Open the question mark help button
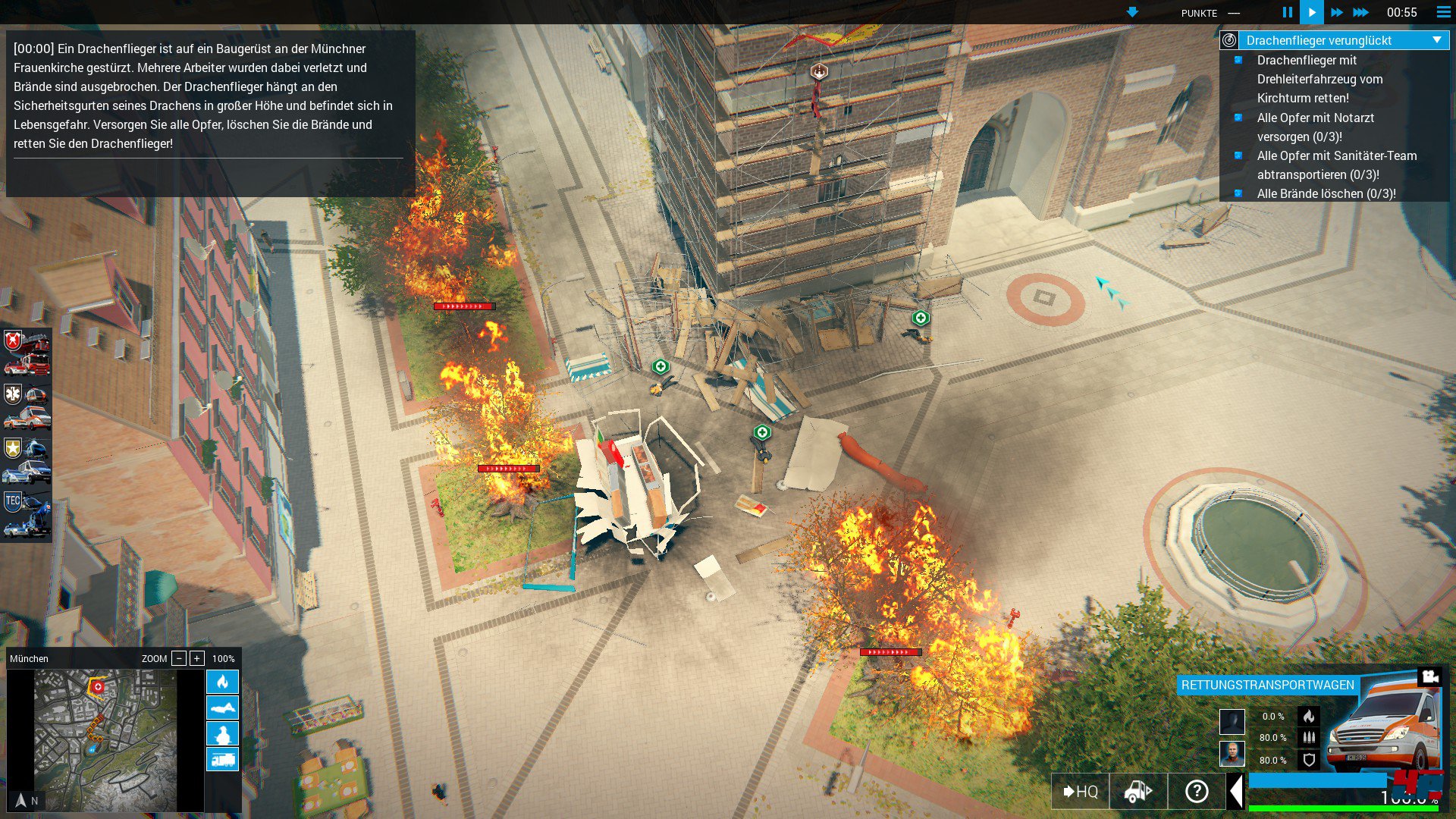The height and width of the screenshot is (819, 1456). pyautogui.click(x=1196, y=792)
